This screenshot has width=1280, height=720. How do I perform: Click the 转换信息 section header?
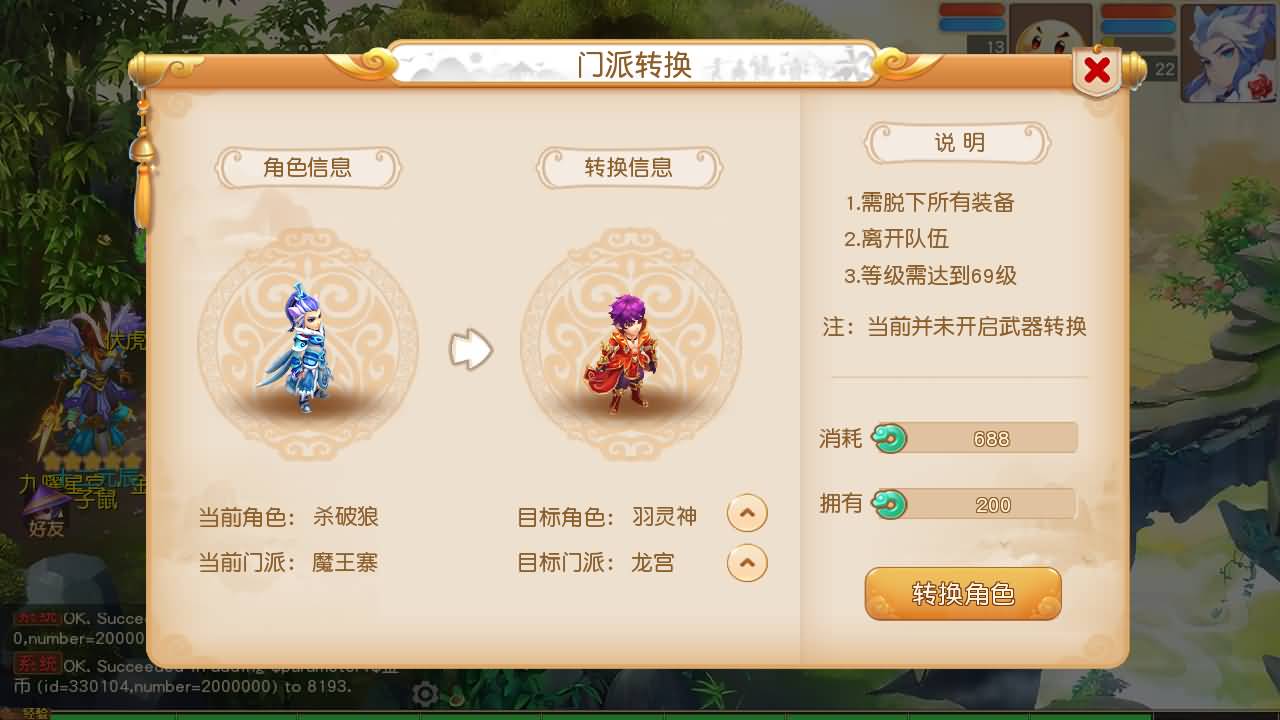[x=628, y=167]
